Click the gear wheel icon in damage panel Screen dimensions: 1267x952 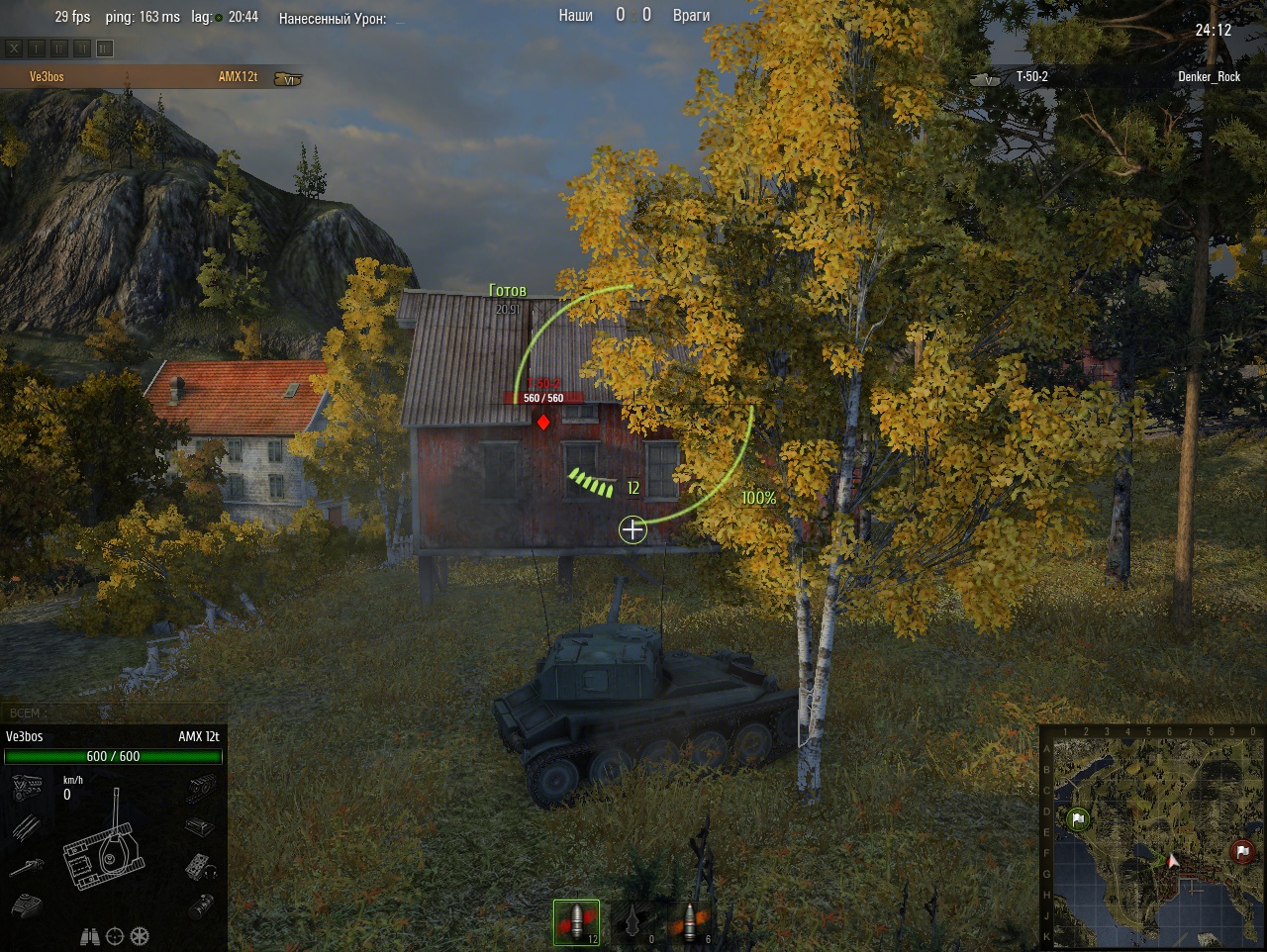(140, 935)
